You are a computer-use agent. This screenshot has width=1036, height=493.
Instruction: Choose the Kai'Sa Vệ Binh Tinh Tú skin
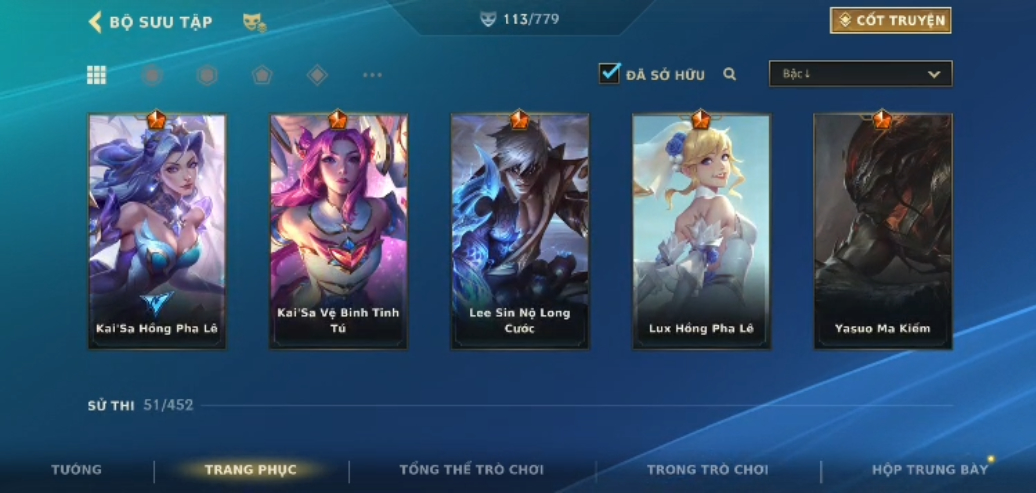(x=338, y=231)
